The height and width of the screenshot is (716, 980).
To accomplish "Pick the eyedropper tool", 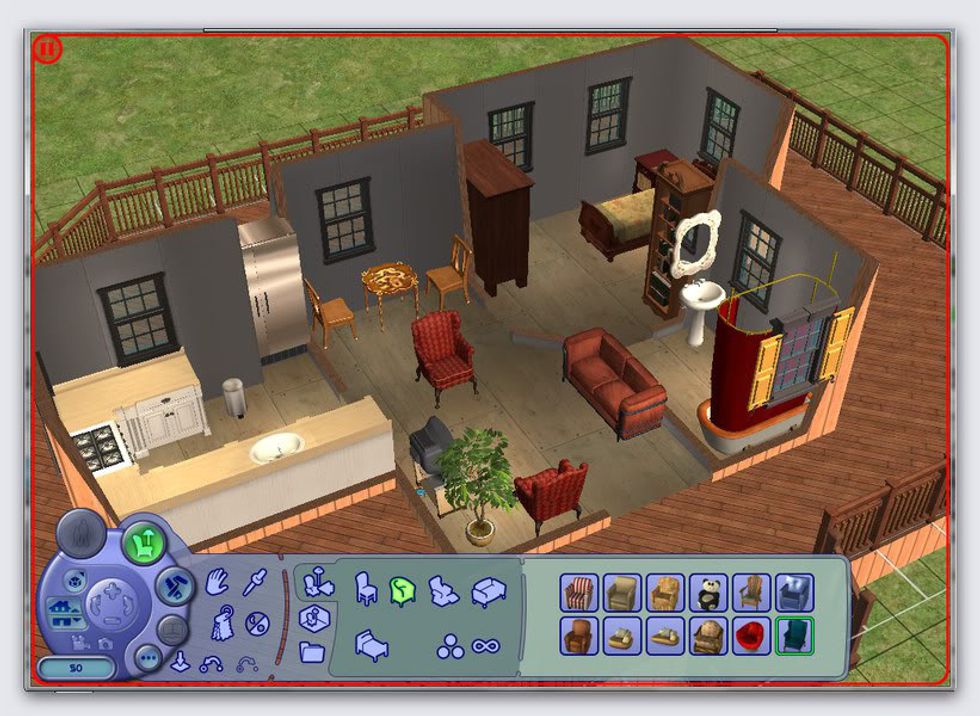I will coord(256,582).
